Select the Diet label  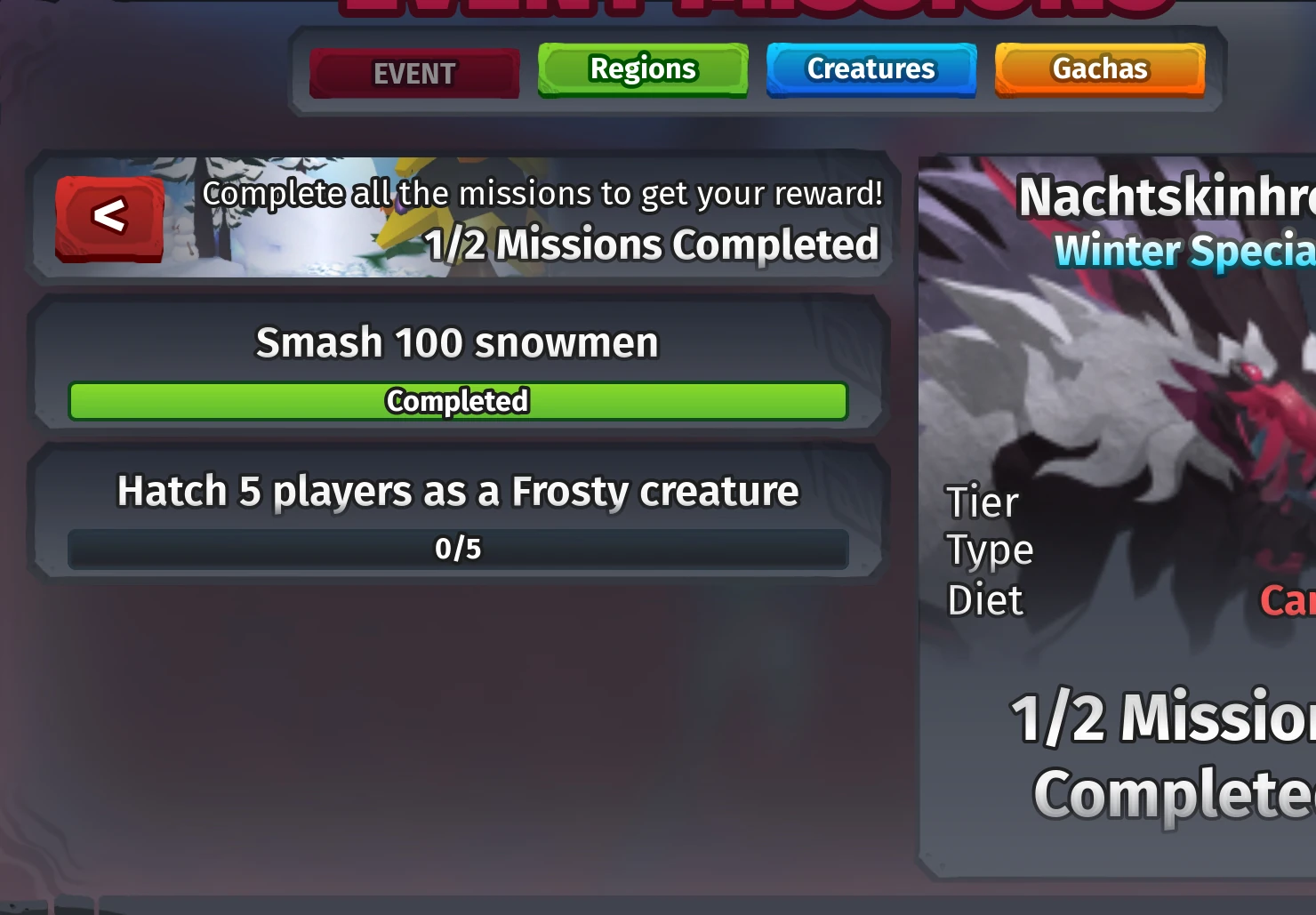click(984, 600)
